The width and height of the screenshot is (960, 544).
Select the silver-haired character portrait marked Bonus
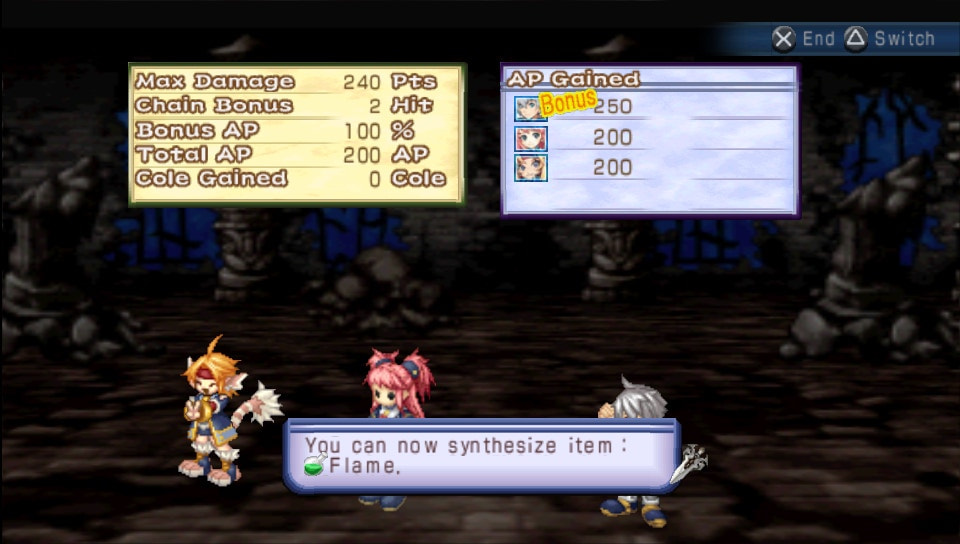[529, 108]
